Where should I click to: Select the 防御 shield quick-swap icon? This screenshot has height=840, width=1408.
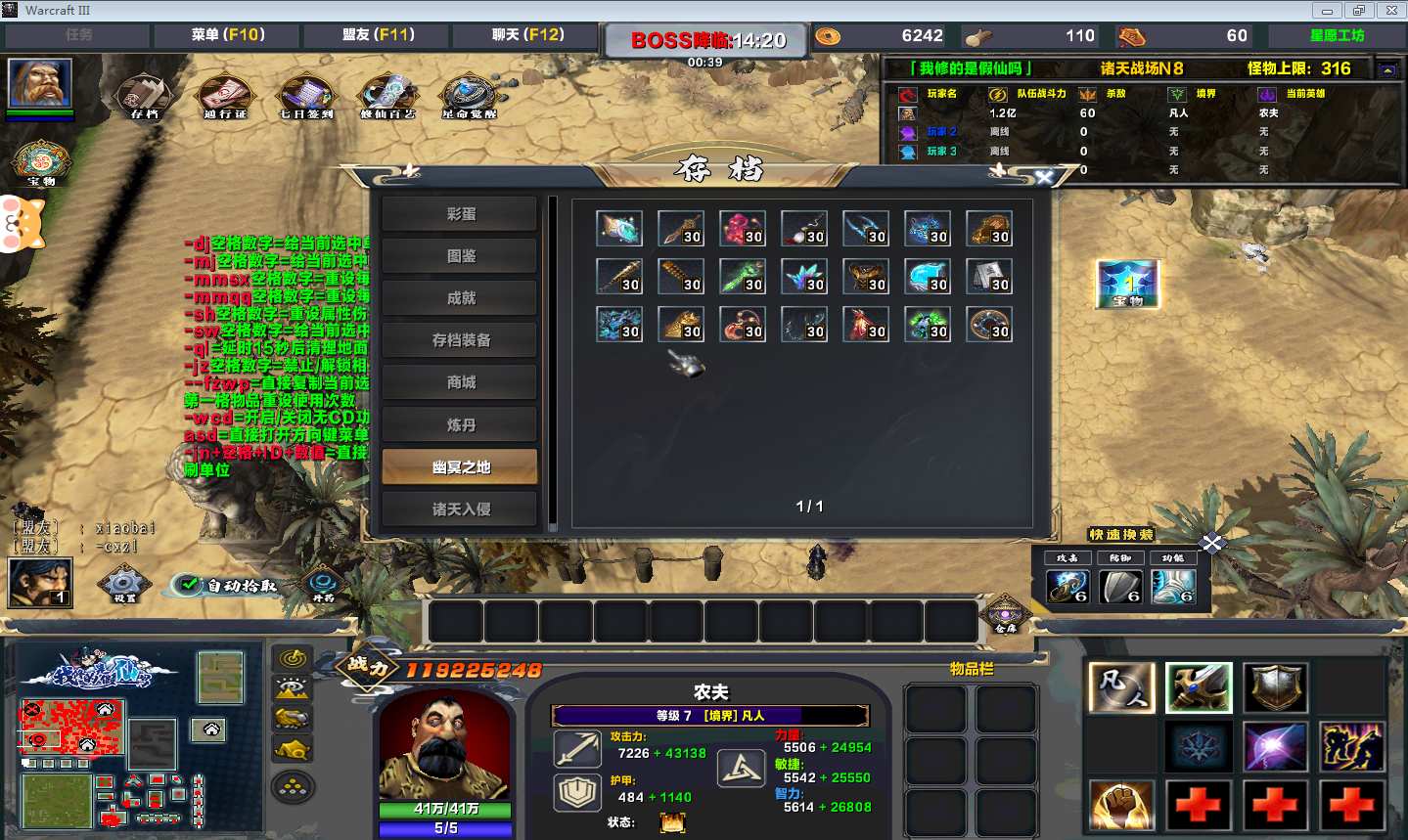[x=1120, y=586]
